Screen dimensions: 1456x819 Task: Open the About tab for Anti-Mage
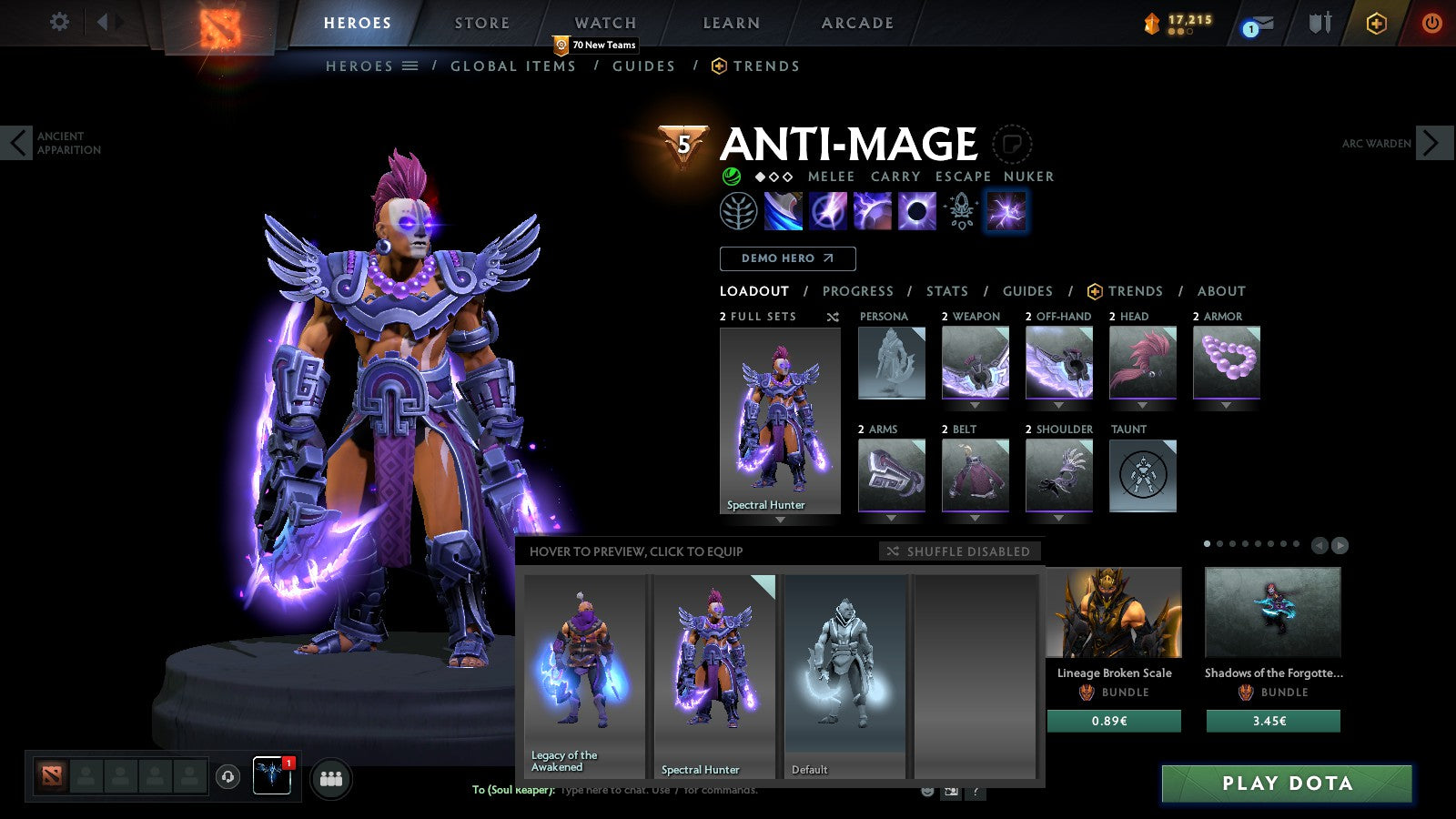[x=1221, y=291]
